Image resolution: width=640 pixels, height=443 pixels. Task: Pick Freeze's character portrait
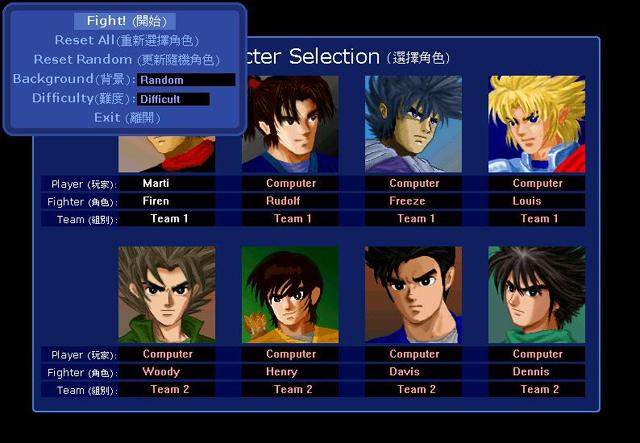pyautogui.click(x=413, y=124)
